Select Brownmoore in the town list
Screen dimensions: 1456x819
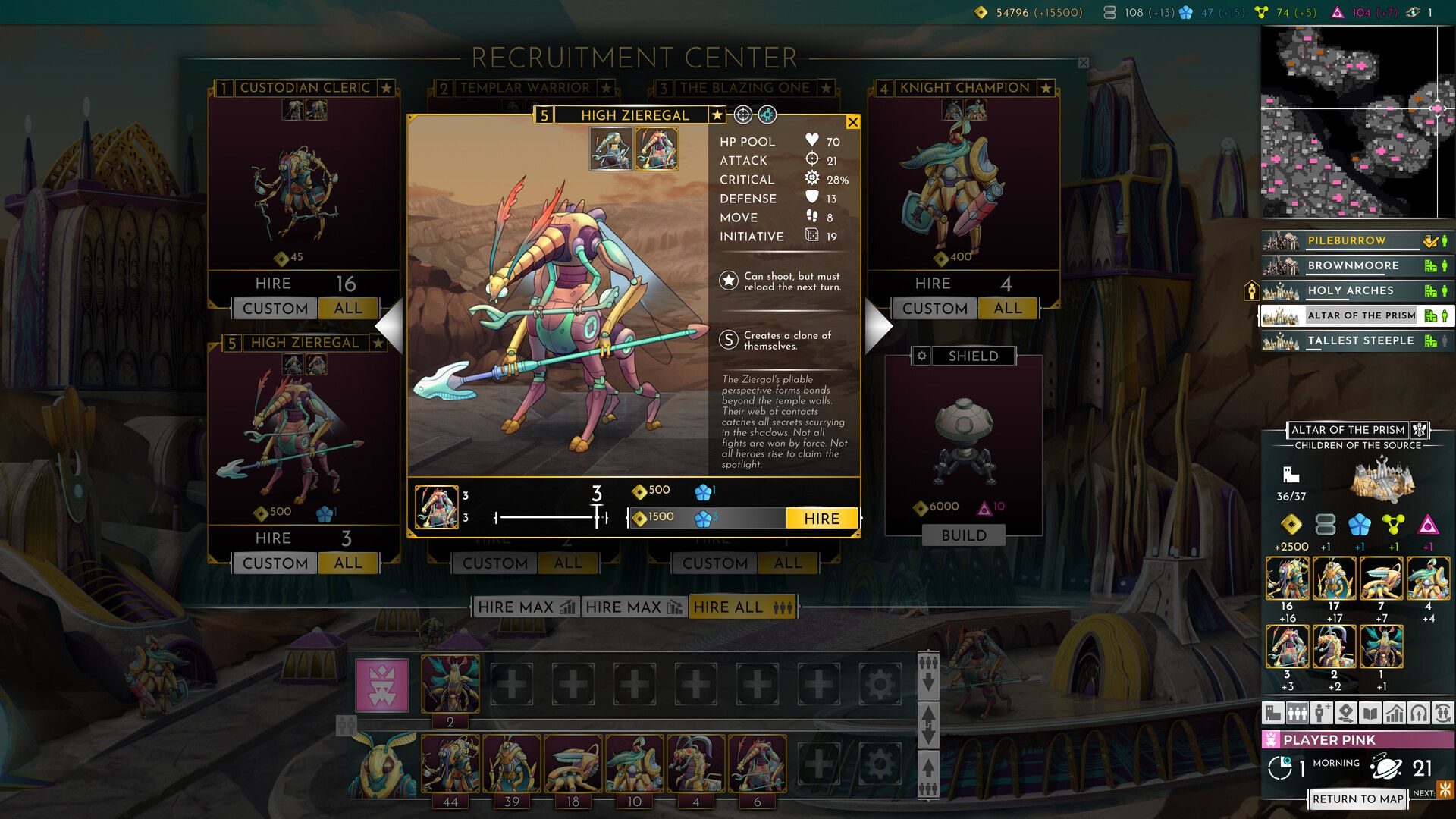tap(1354, 265)
